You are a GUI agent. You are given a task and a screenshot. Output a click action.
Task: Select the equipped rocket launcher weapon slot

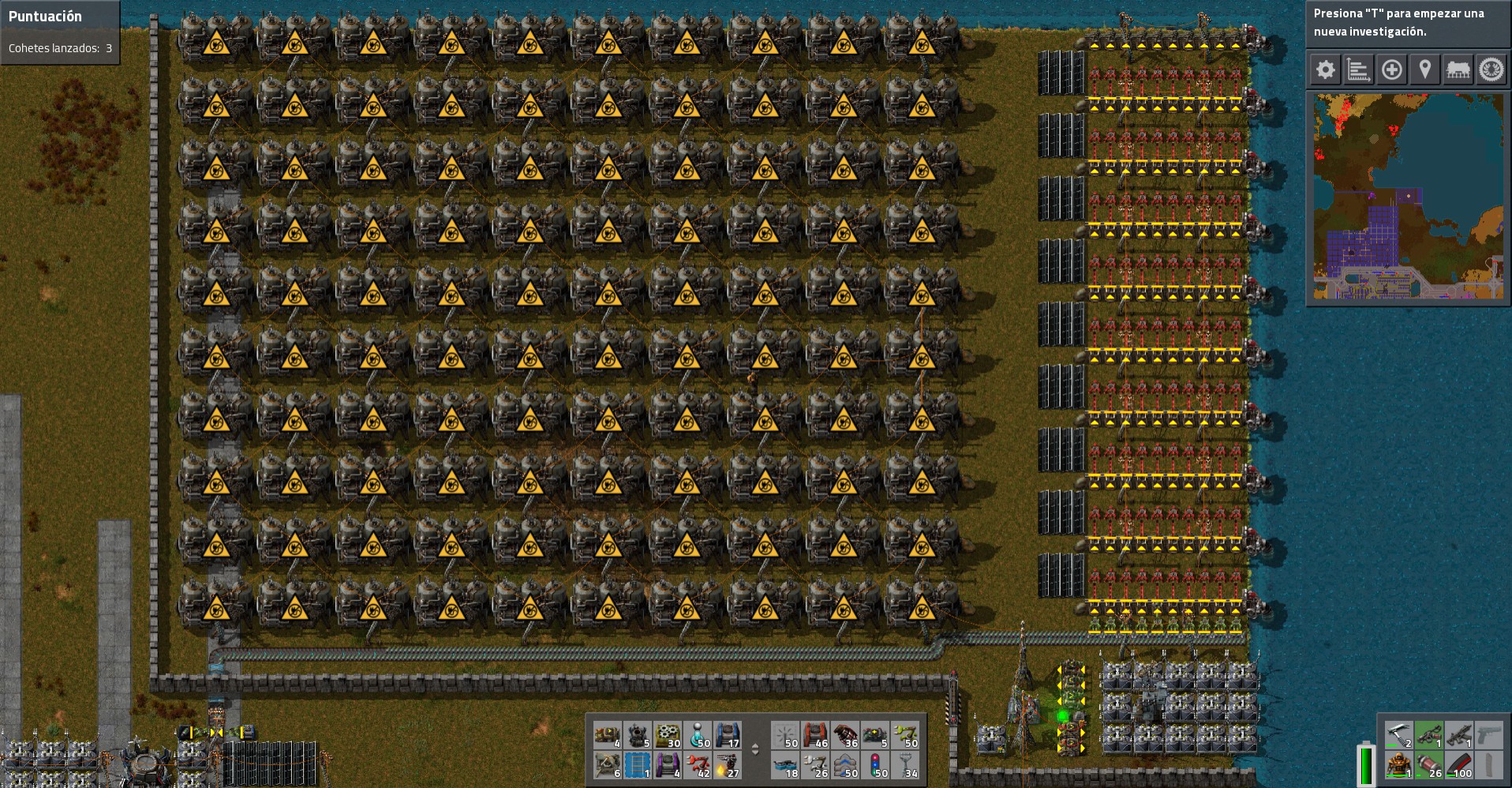(1429, 734)
